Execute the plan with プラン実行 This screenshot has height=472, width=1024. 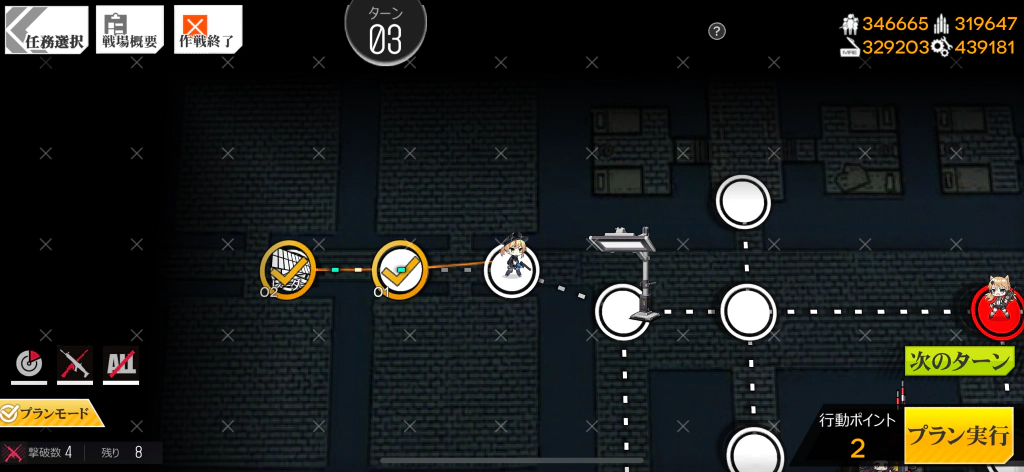958,435
